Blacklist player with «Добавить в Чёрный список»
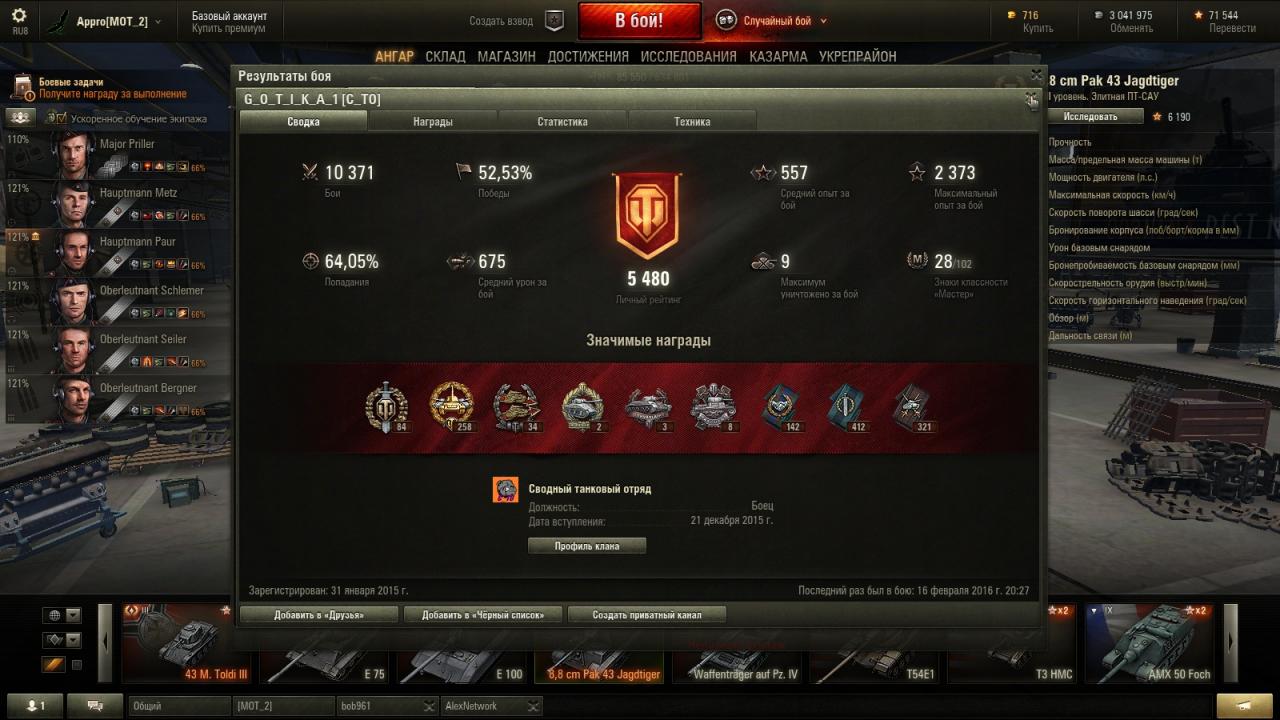This screenshot has width=1280, height=720. (483, 615)
